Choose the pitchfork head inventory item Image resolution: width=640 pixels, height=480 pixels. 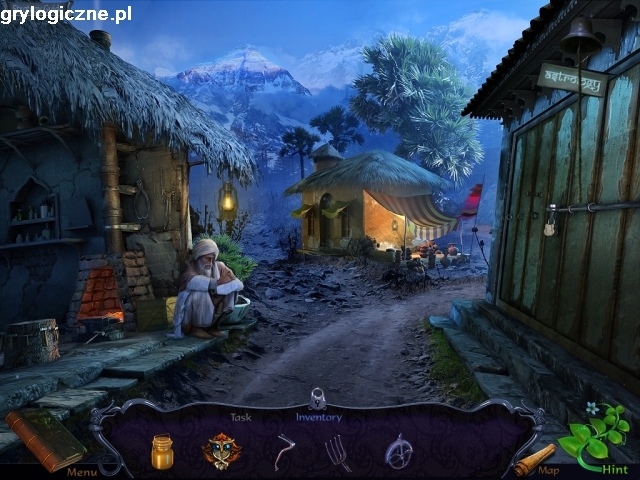tap(339, 453)
